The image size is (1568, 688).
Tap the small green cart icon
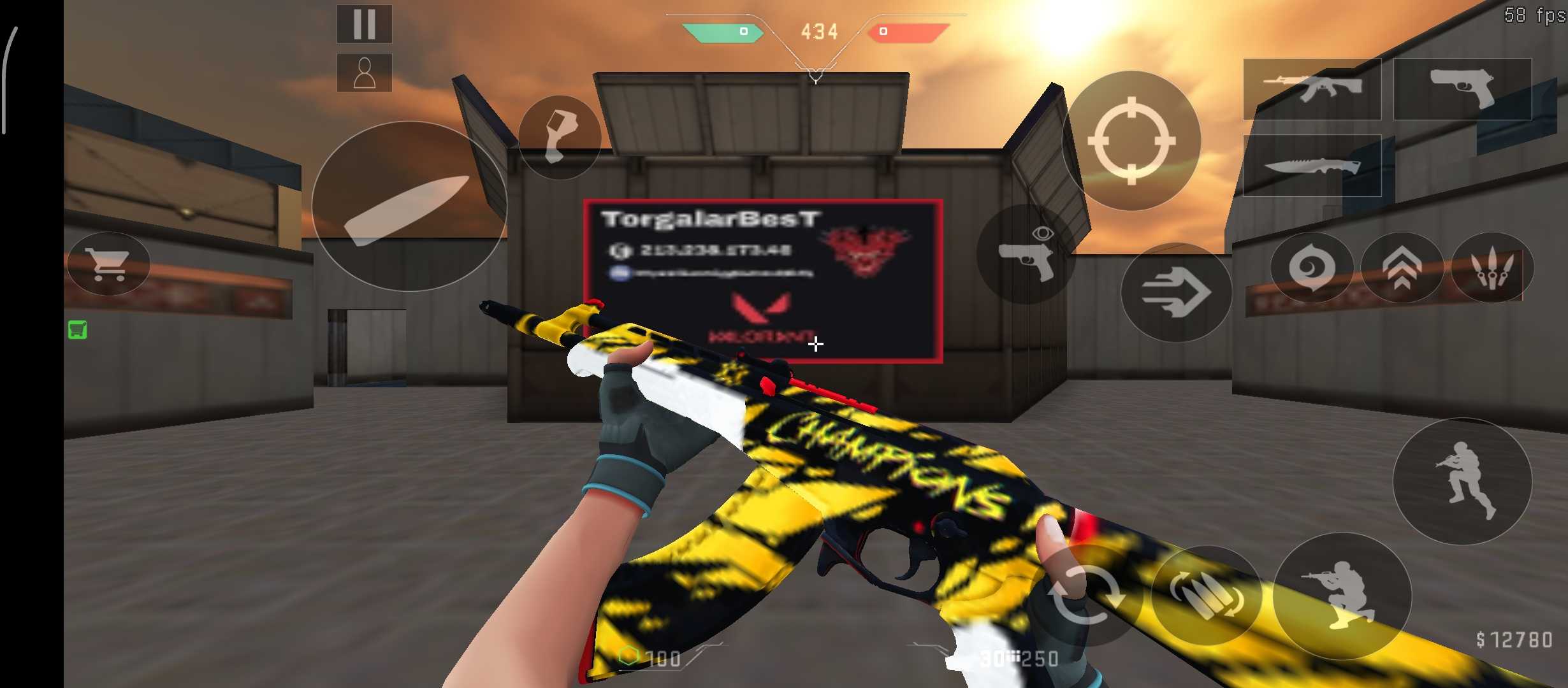pyautogui.click(x=78, y=330)
